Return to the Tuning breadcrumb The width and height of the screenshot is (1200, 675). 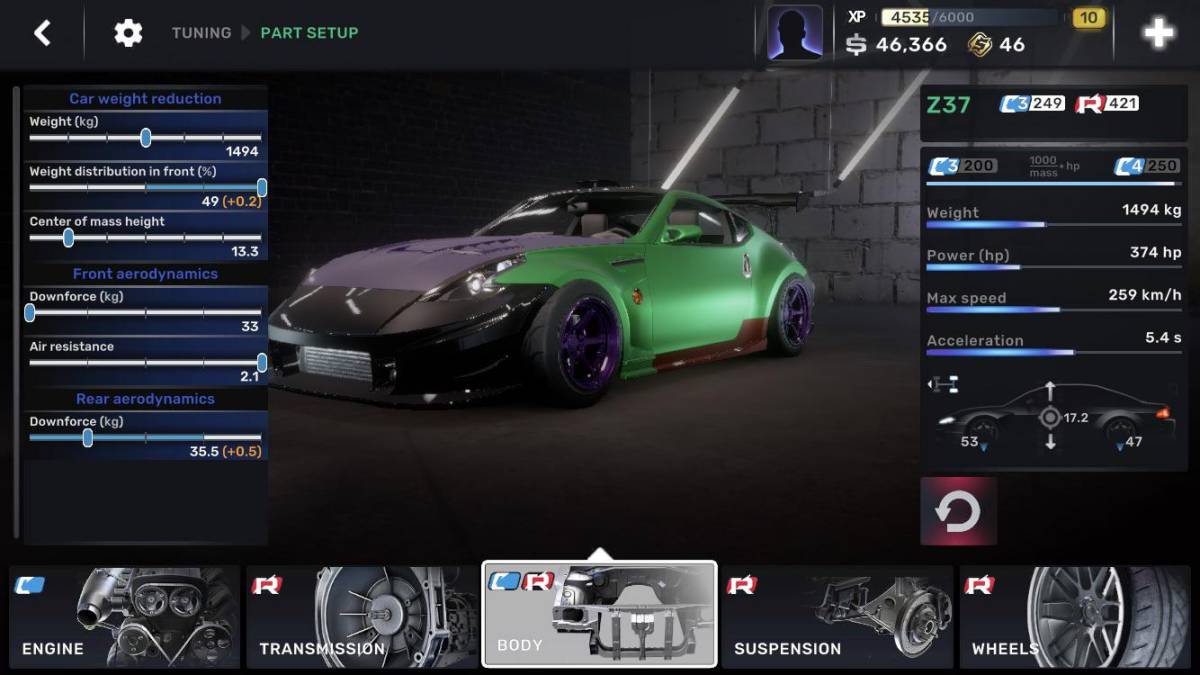coord(201,33)
